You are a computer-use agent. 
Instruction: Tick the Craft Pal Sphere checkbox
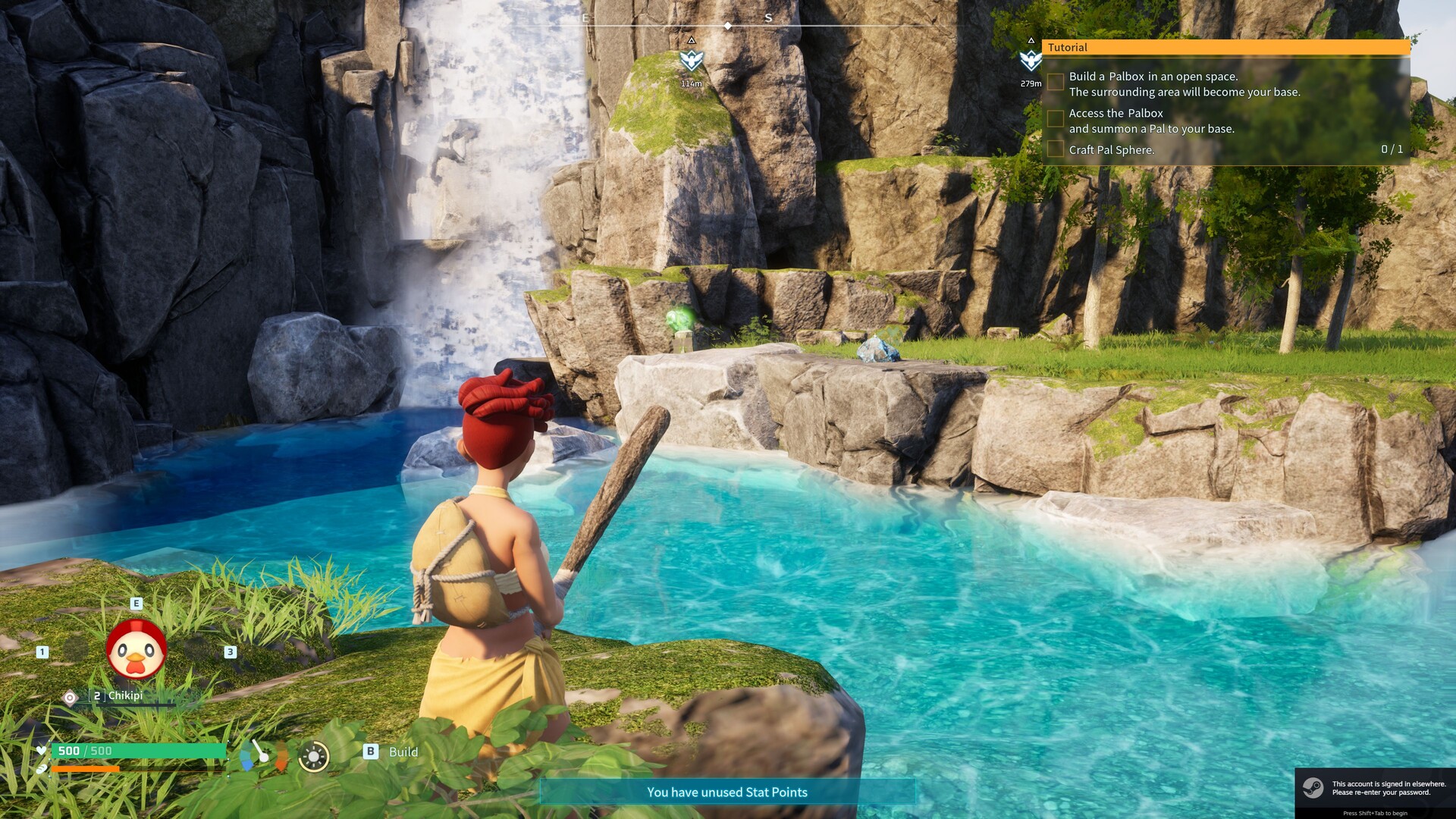point(1055,149)
